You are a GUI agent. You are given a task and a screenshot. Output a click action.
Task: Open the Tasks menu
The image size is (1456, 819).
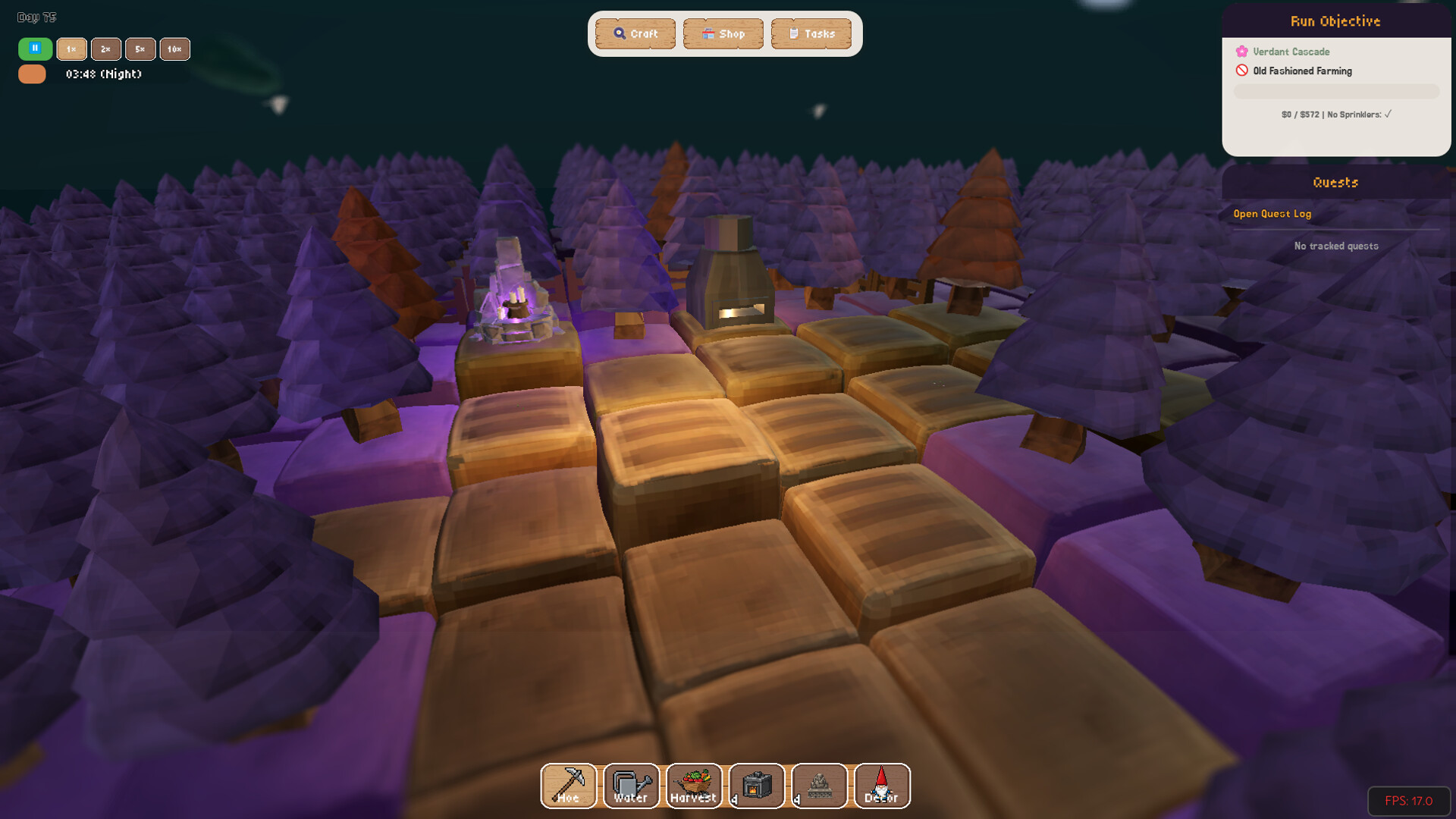point(811,33)
